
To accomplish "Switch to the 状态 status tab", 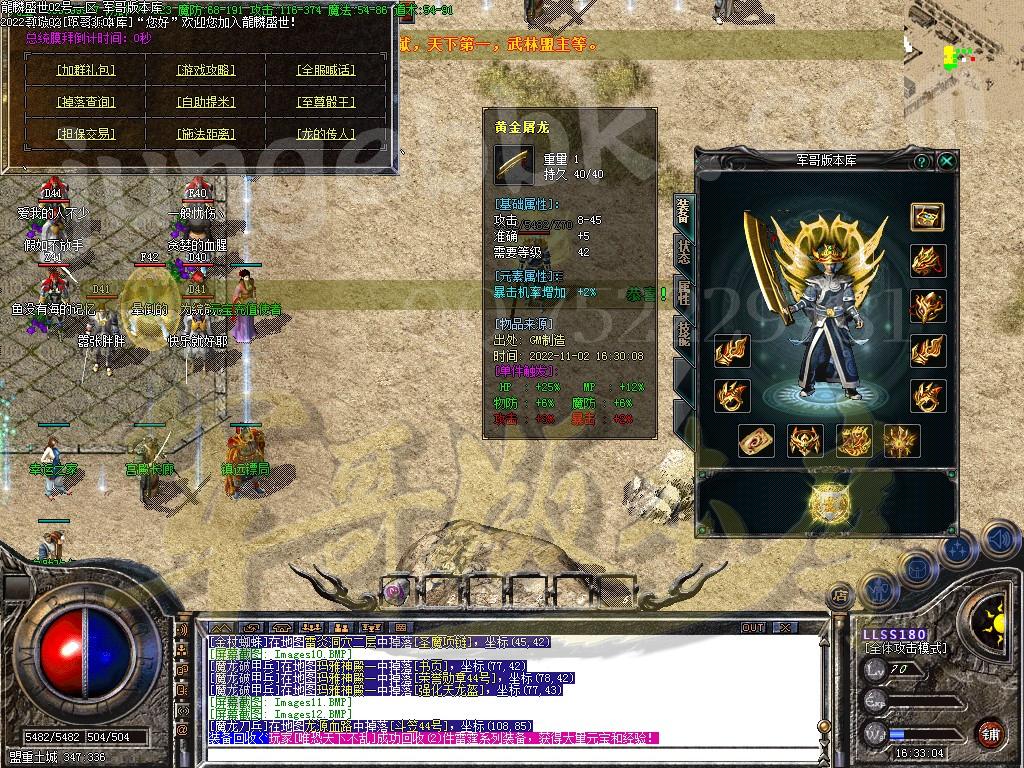I will click(x=683, y=252).
